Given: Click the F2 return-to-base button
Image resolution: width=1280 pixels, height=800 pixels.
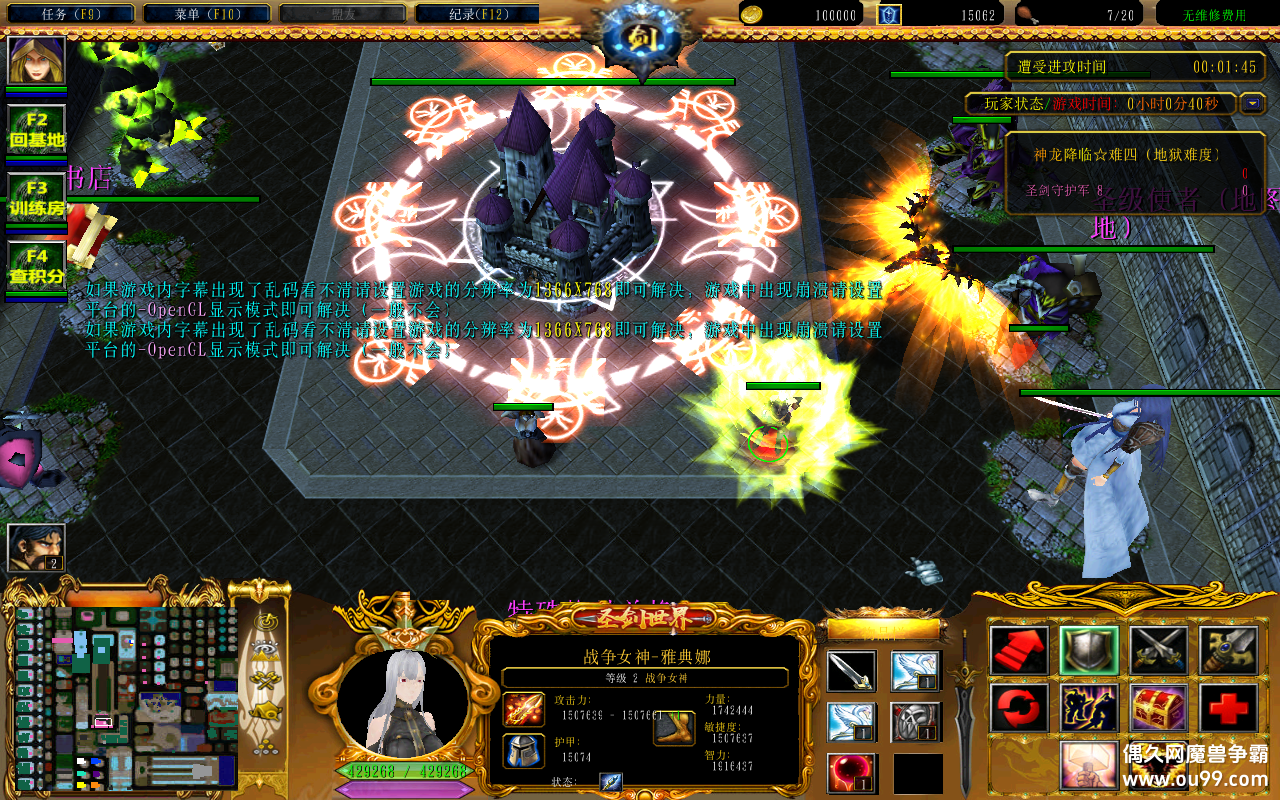Looking at the screenshot, I should click(37, 130).
